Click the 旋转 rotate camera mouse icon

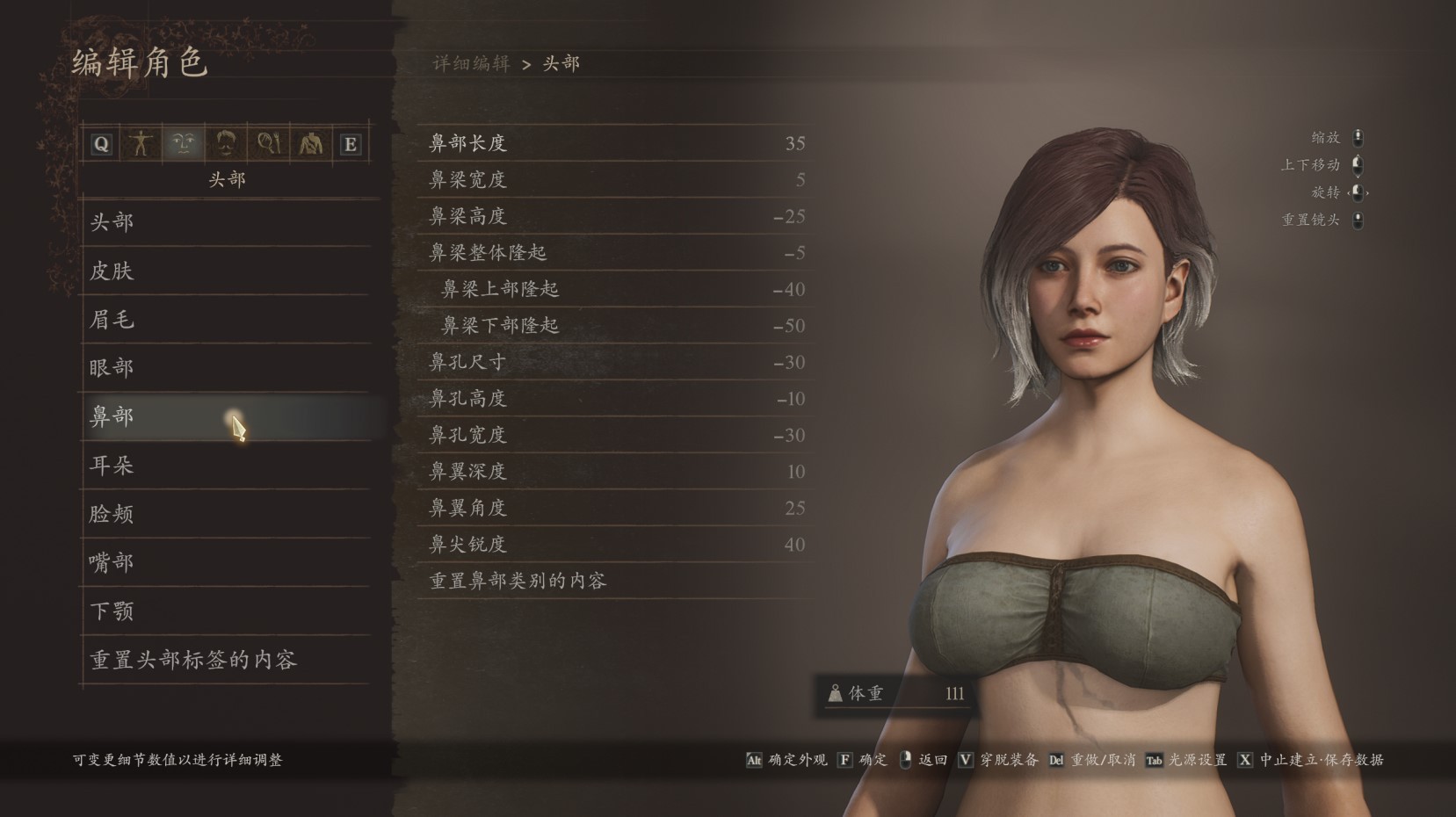pos(1358,192)
